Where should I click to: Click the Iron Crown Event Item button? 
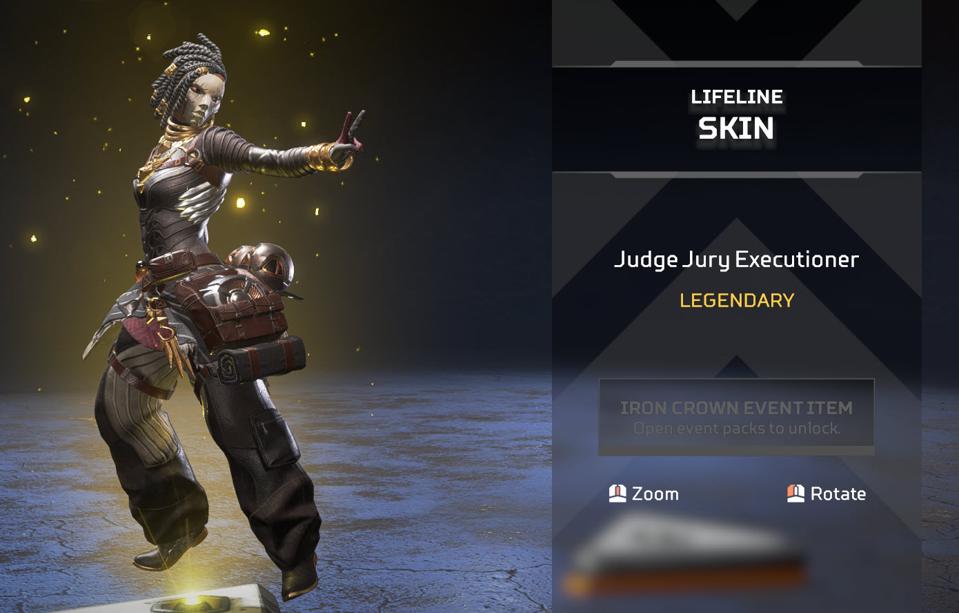coord(736,417)
